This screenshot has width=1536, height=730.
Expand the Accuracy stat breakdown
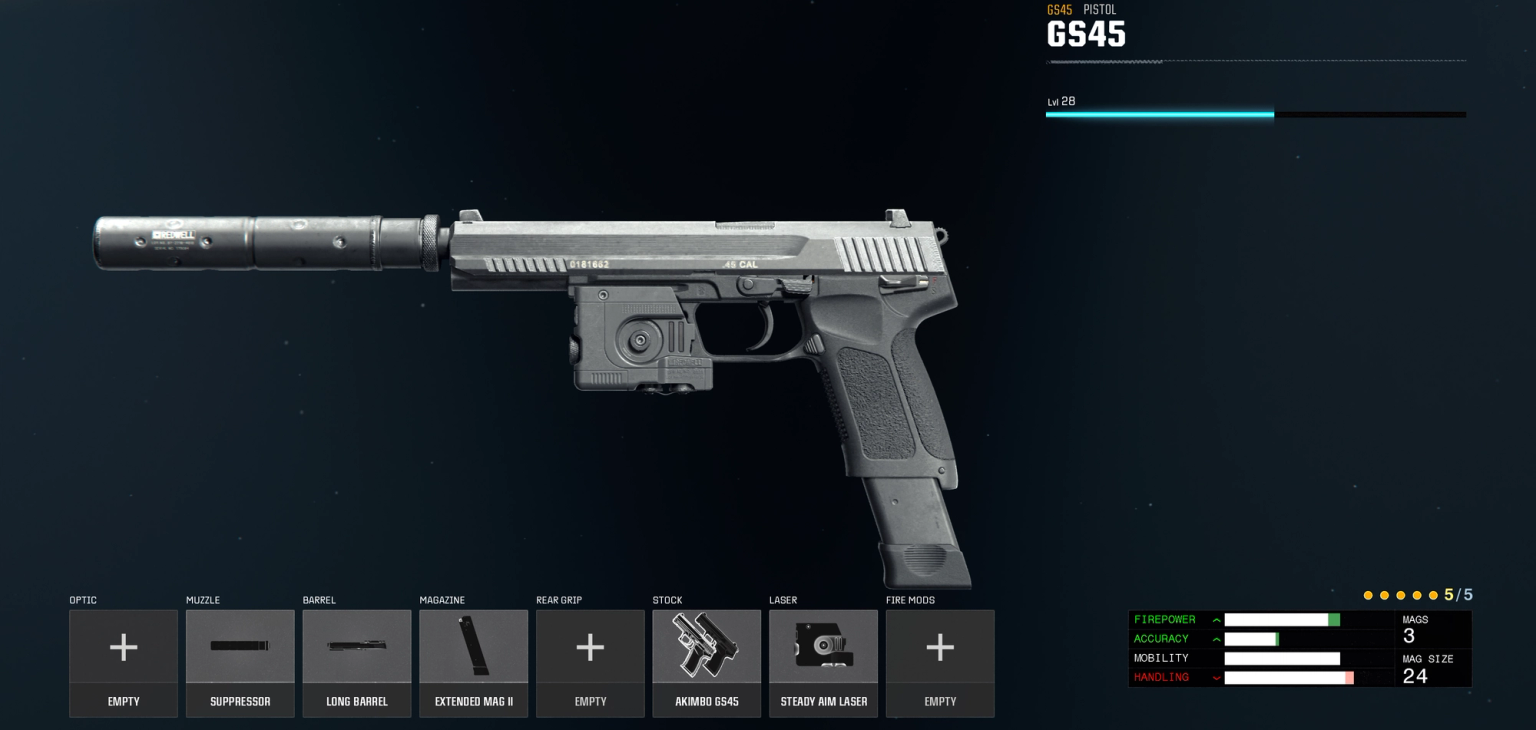(1216, 639)
